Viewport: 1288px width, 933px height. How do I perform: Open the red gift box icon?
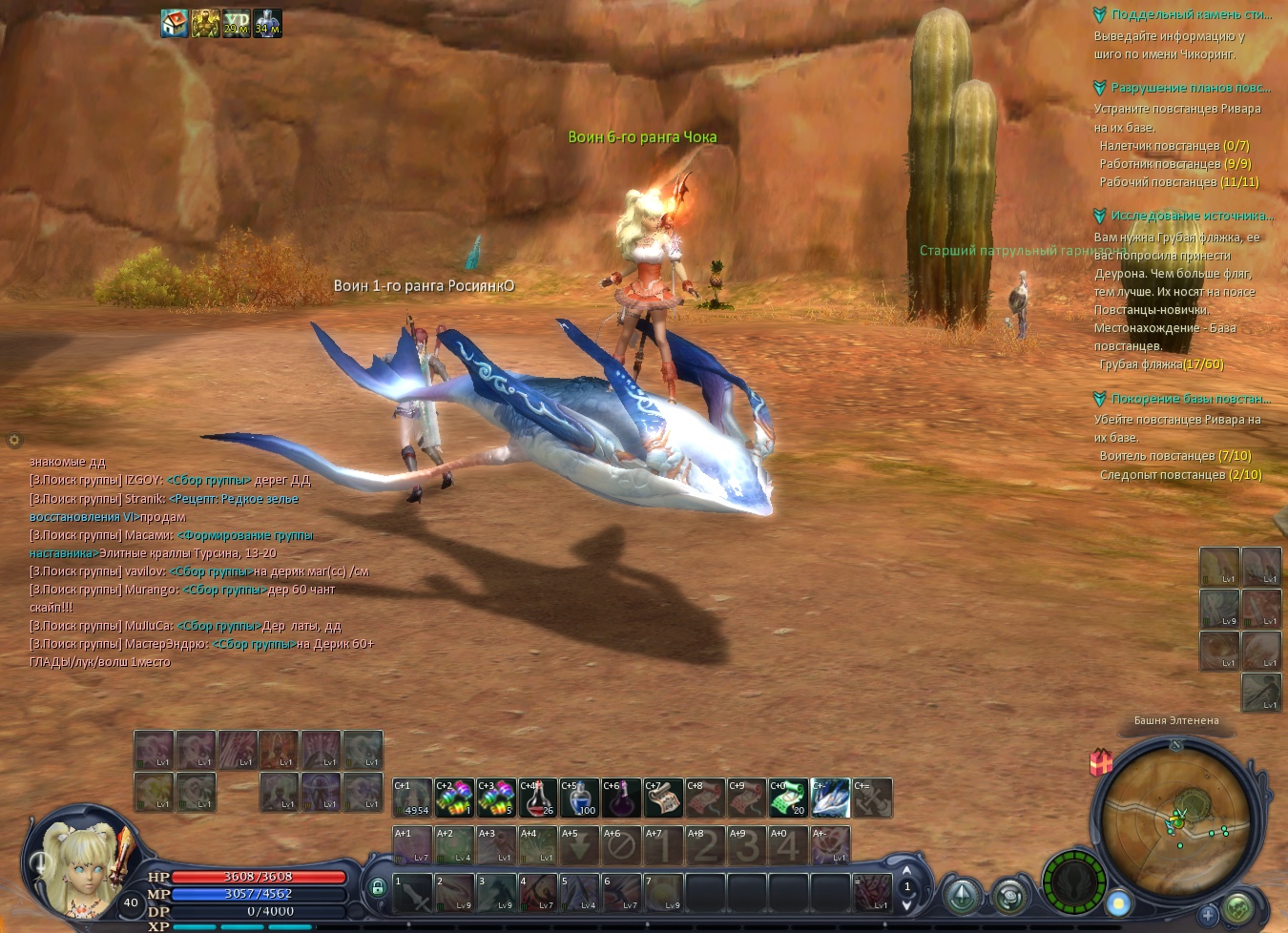tap(1101, 762)
